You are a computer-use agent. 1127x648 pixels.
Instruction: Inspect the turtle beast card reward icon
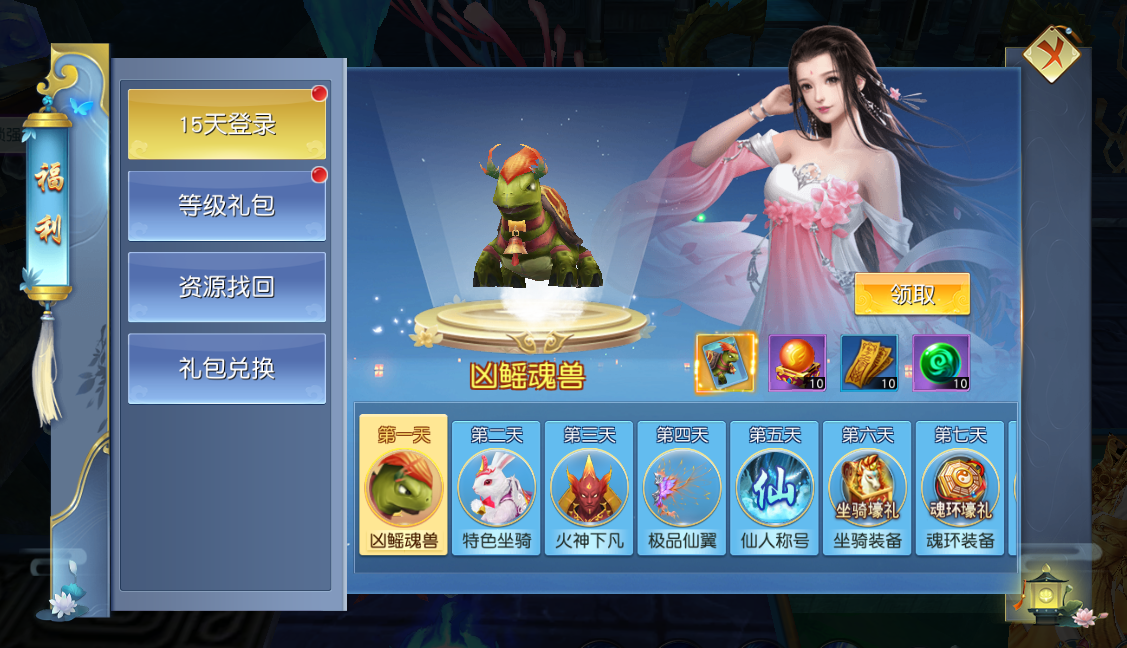point(725,363)
